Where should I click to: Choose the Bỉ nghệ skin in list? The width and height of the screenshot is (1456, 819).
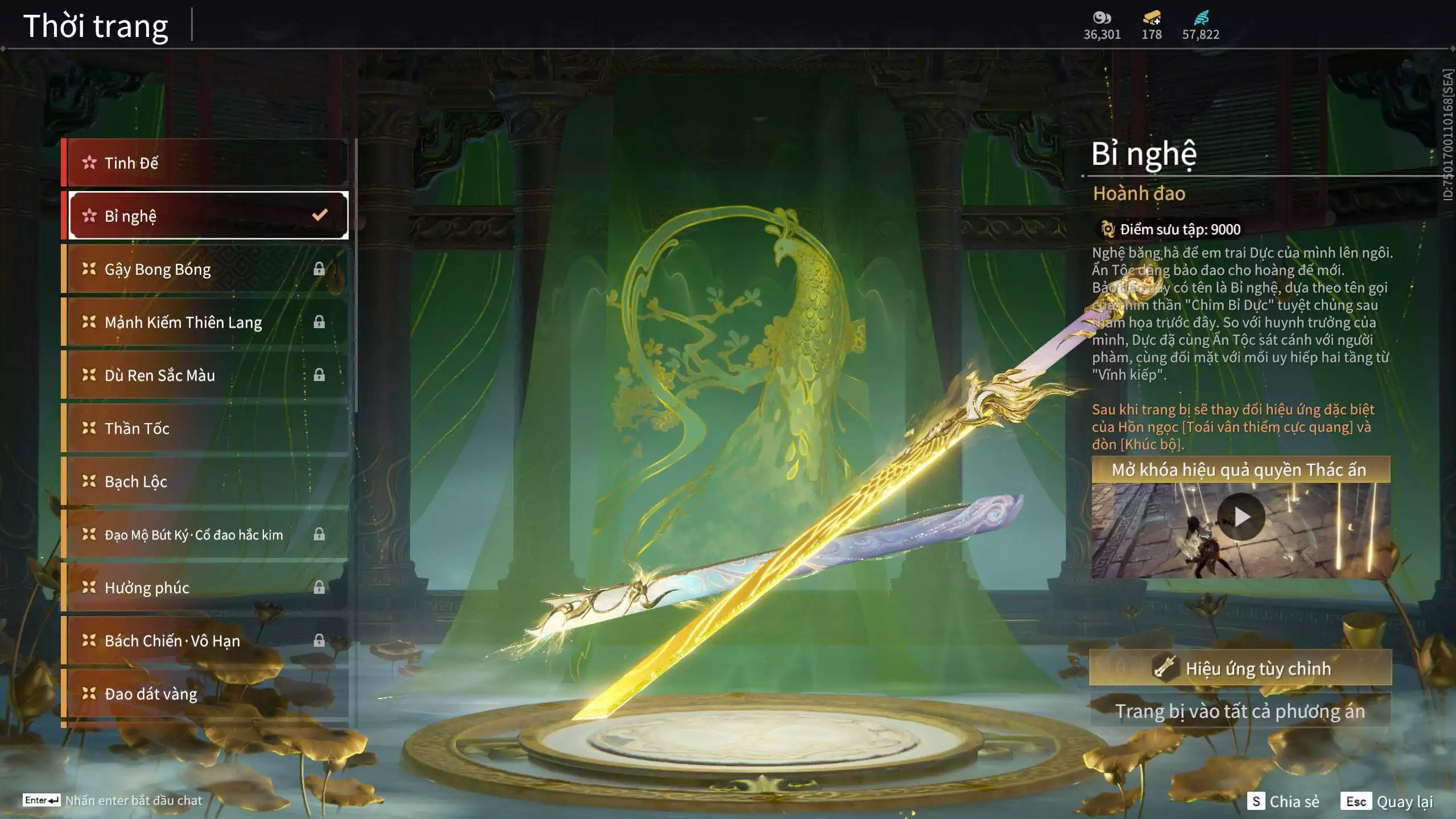click(x=205, y=216)
